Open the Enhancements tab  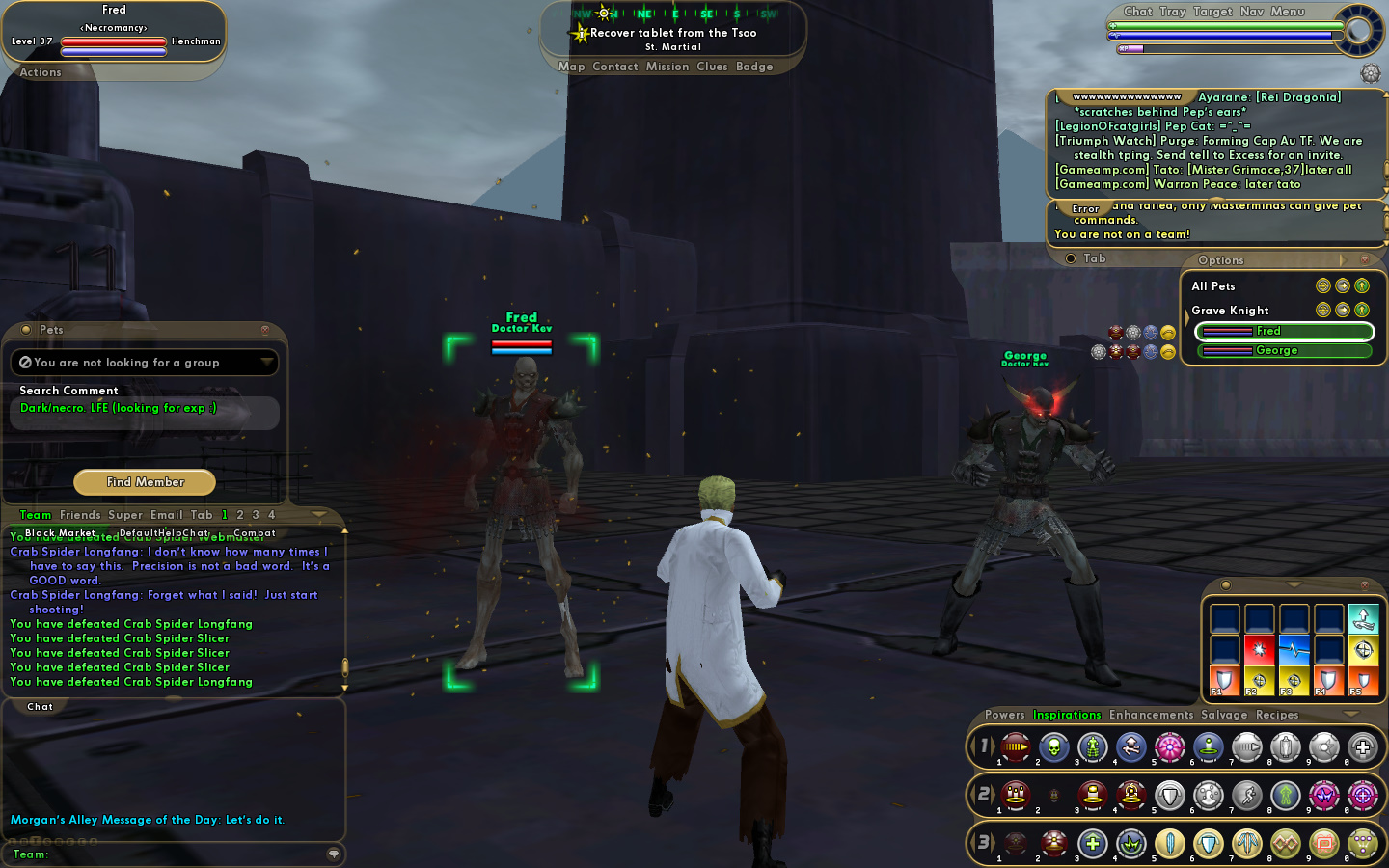click(1151, 715)
